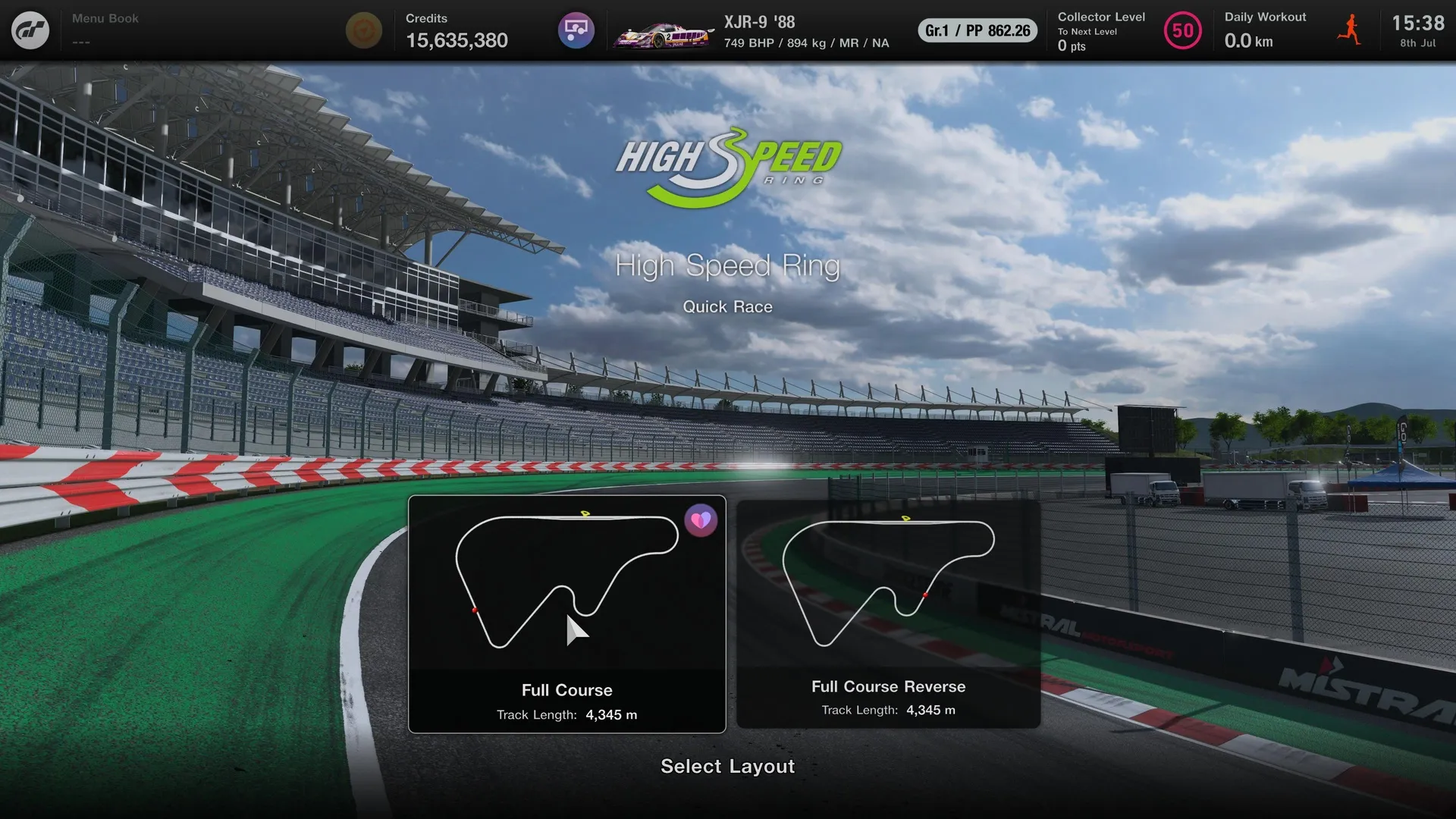Image resolution: width=1456 pixels, height=819 pixels.
Task: Open the purple showcase icon
Action: click(576, 30)
